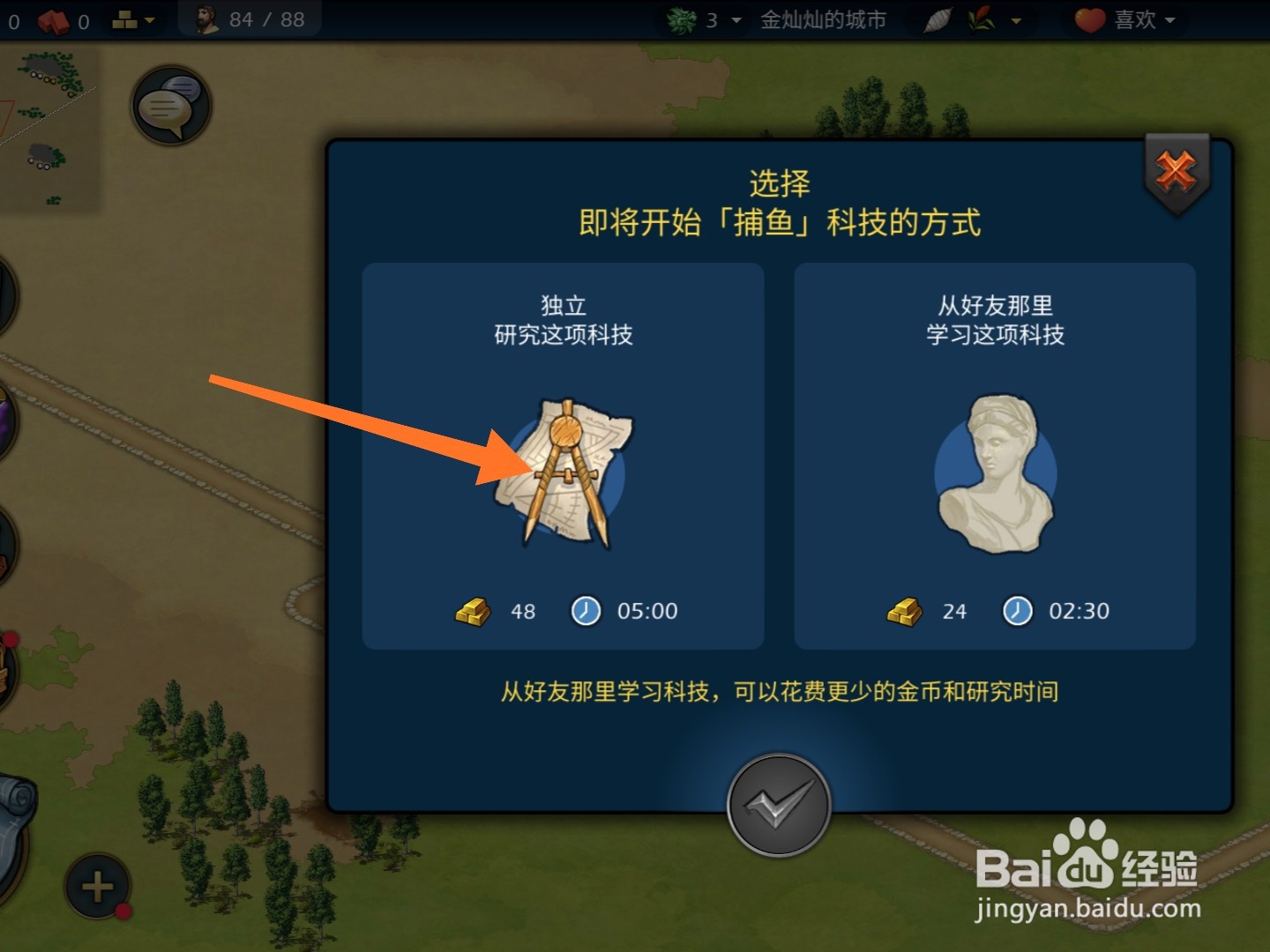
Task: Click the seashell icon in the top bar
Action: click(939, 19)
